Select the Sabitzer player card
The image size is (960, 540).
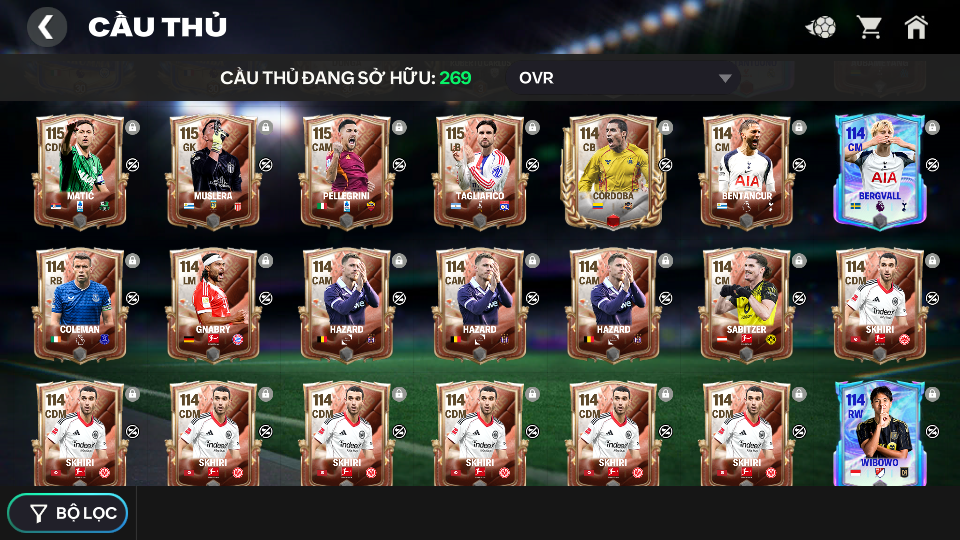coord(745,305)
